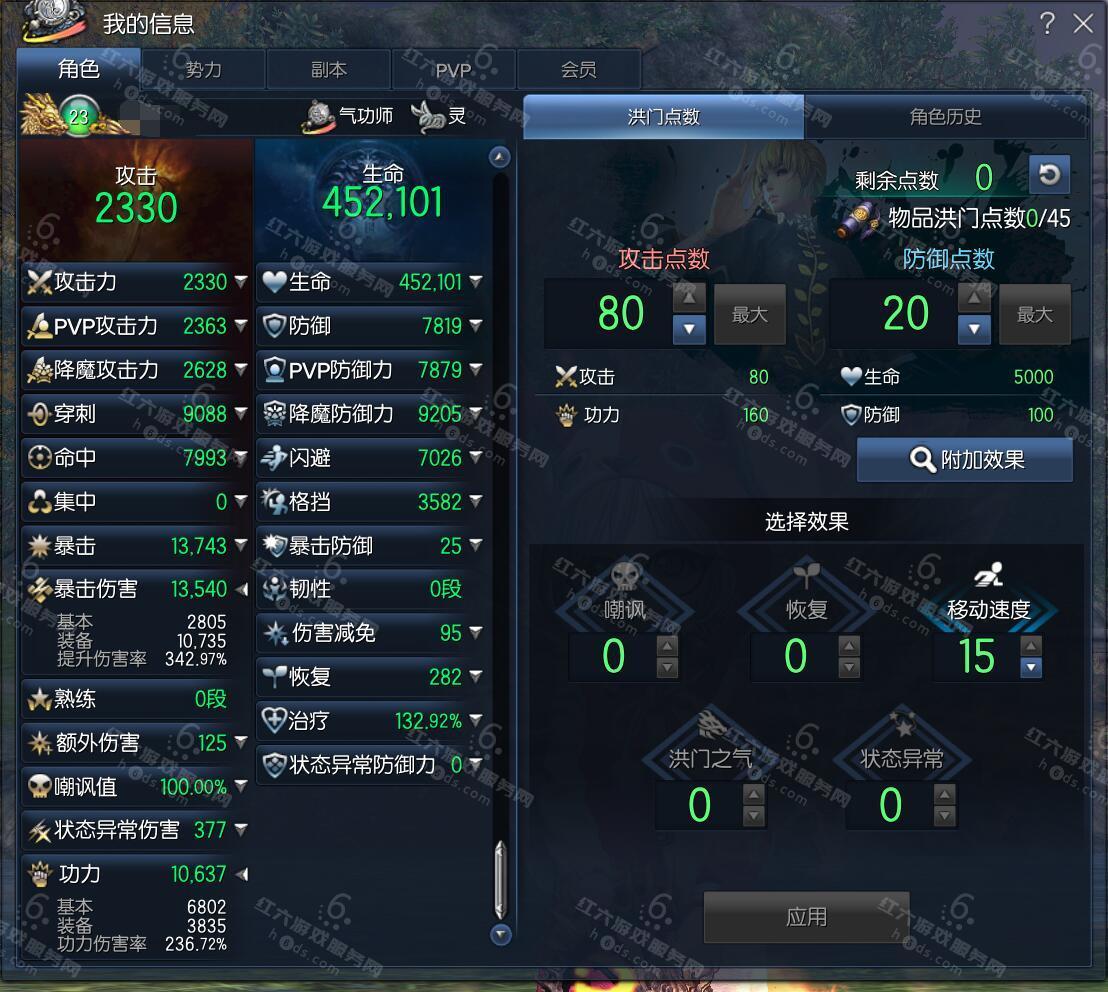Decrease 攻击点数 with the down arrow
Viewport: 1108px width, 992px height.
(x=689, y=328)
